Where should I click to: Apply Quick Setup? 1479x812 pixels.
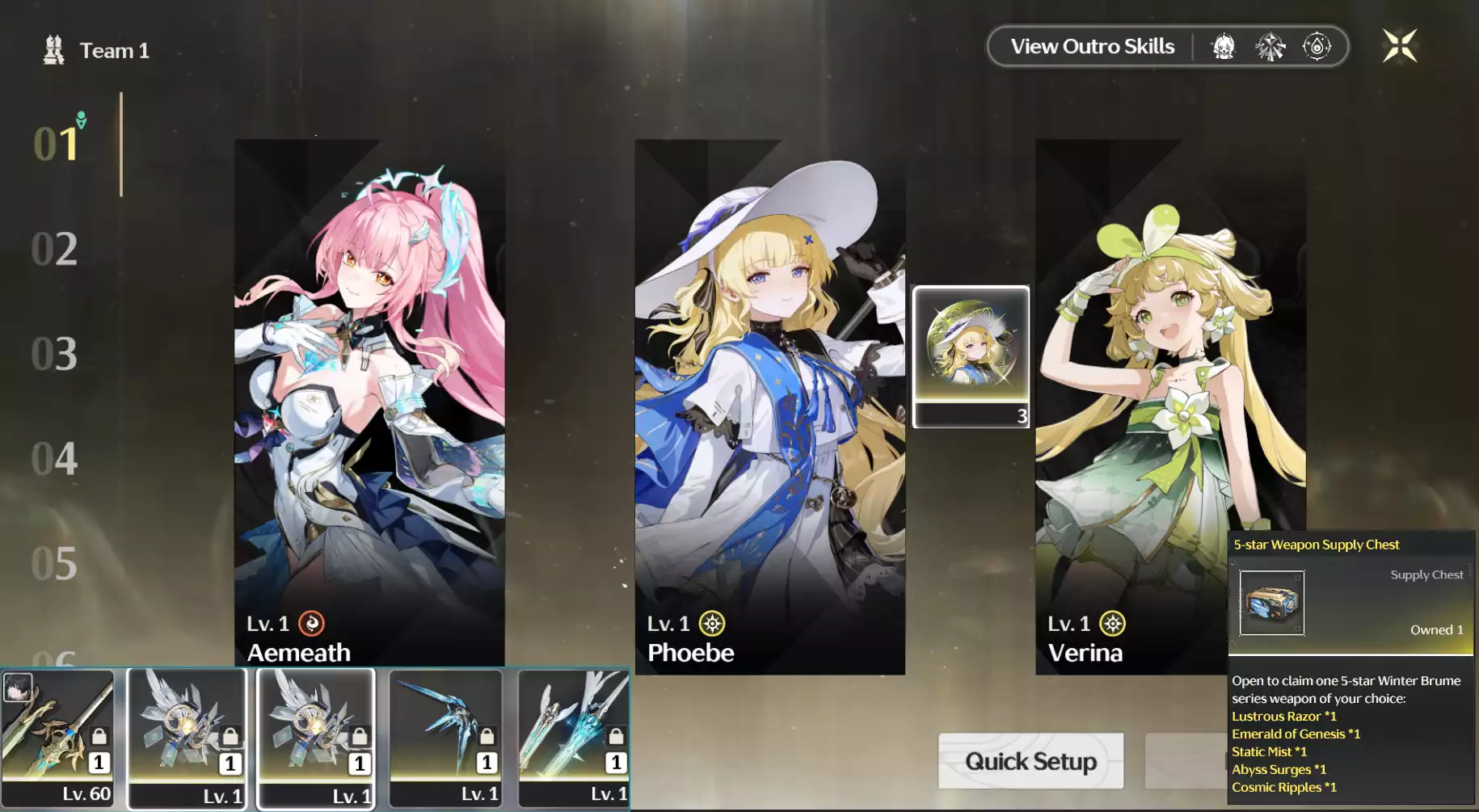pyautogui.click(x=1030, y=761)
